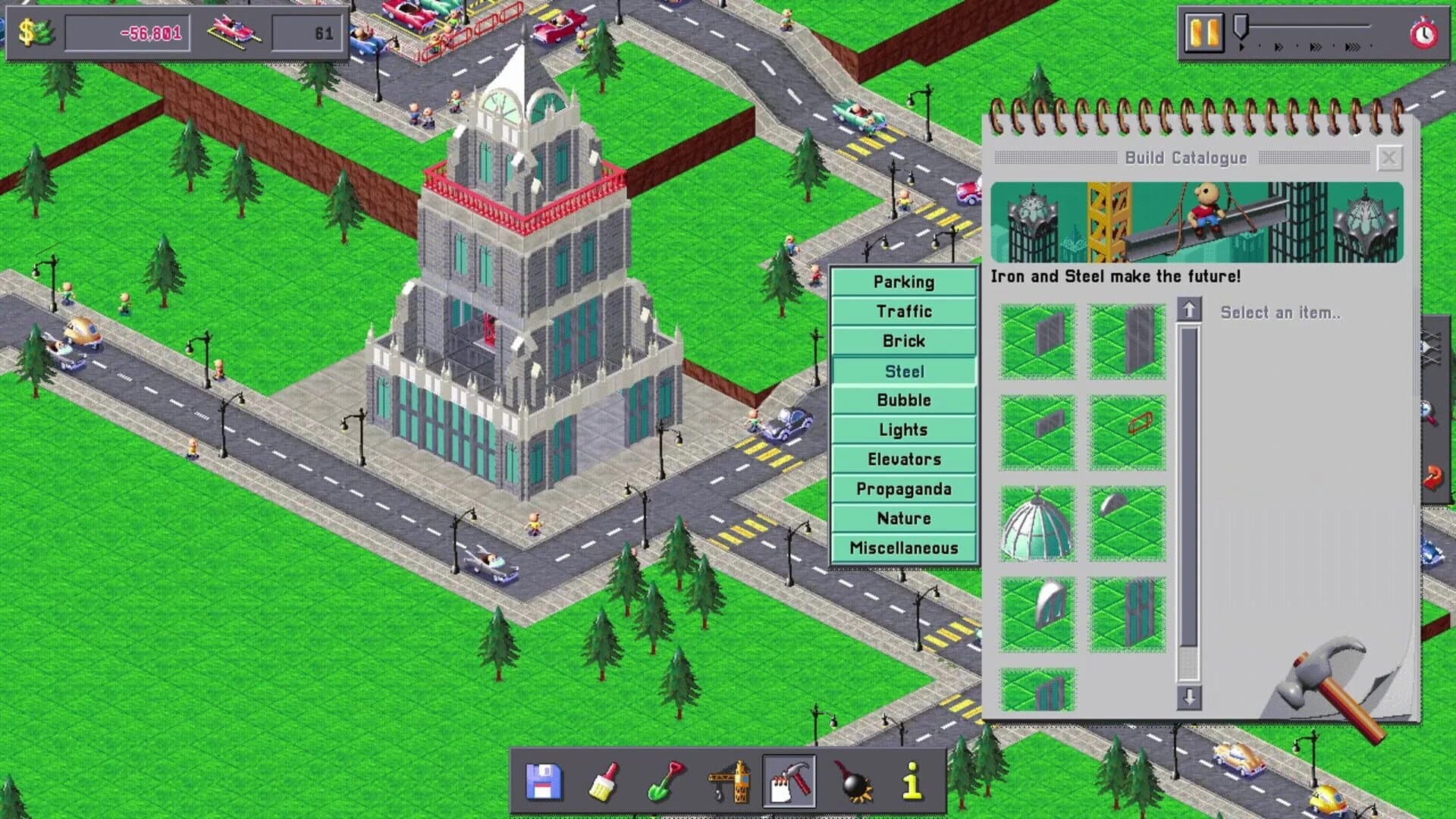
Task: Select the steel dome item thumbnail
Action: 1037,523
